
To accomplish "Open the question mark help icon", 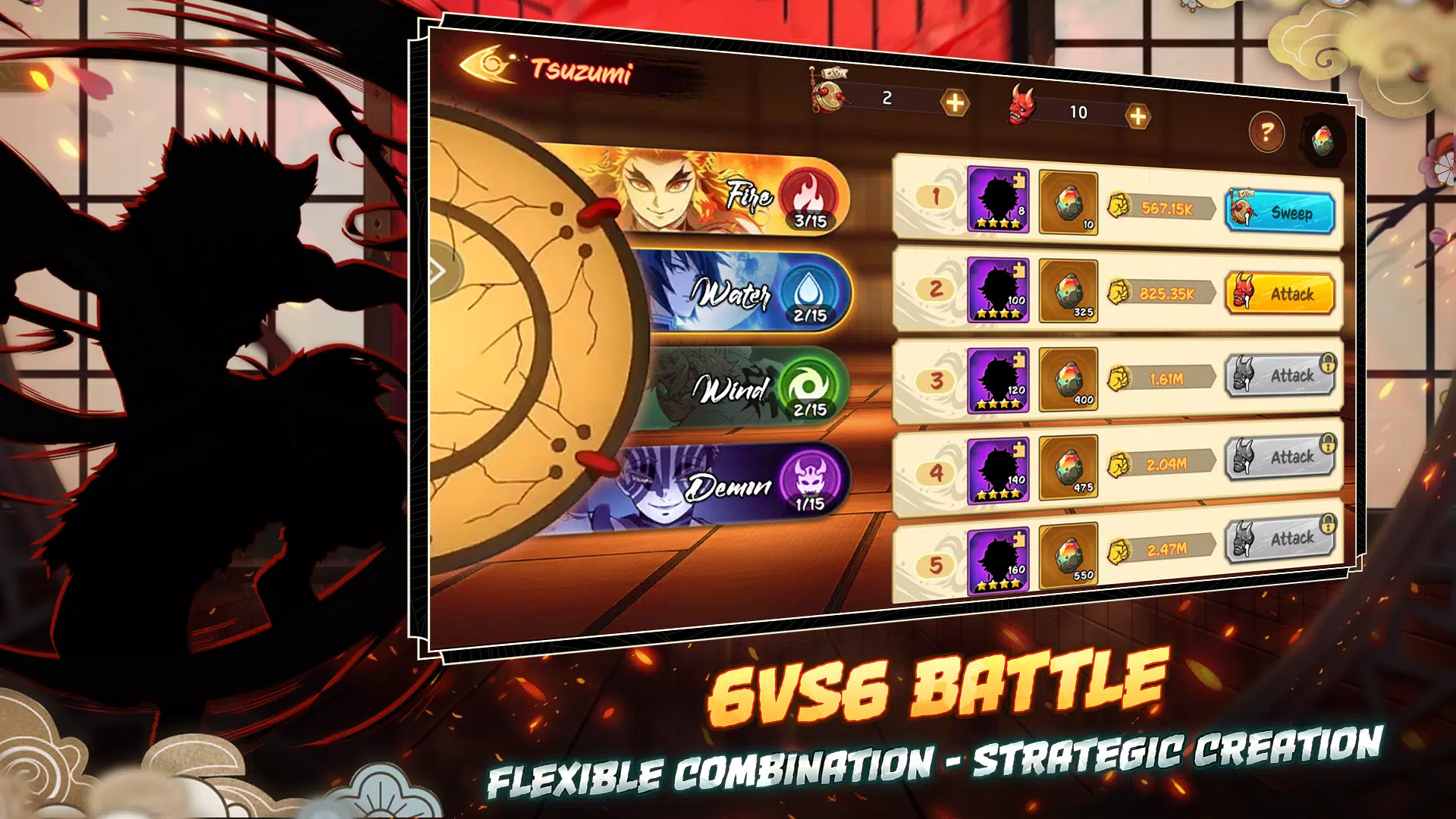I will pyautogui.click(x=1266, y=130).
